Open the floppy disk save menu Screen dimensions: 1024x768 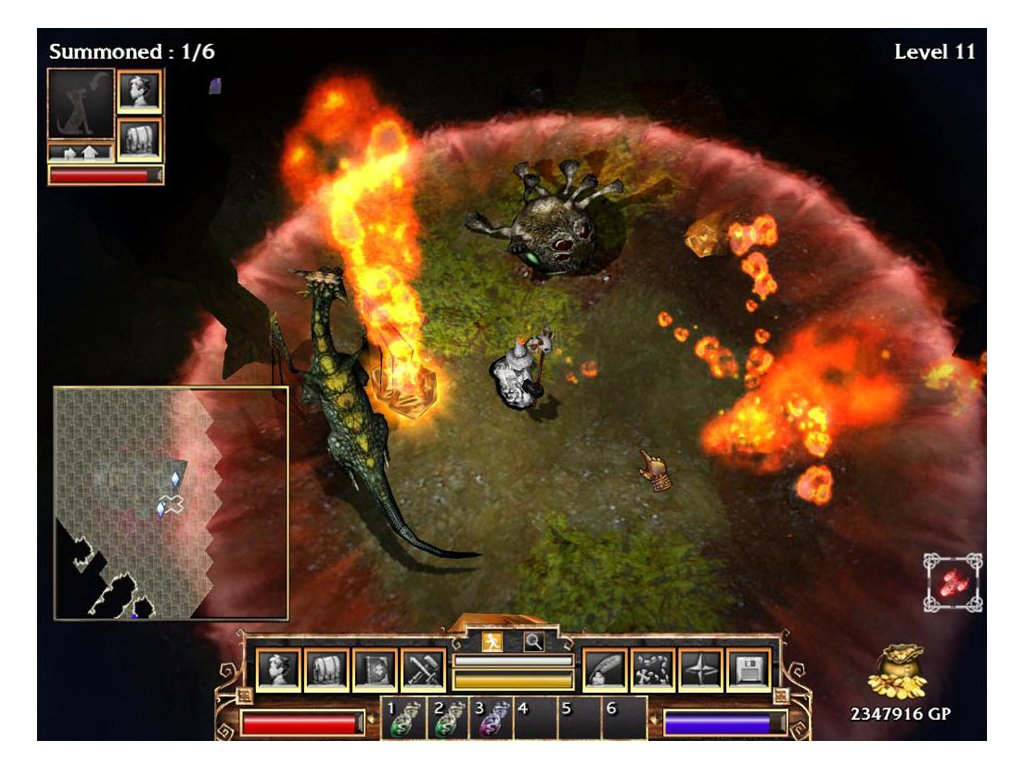(748, 669)
